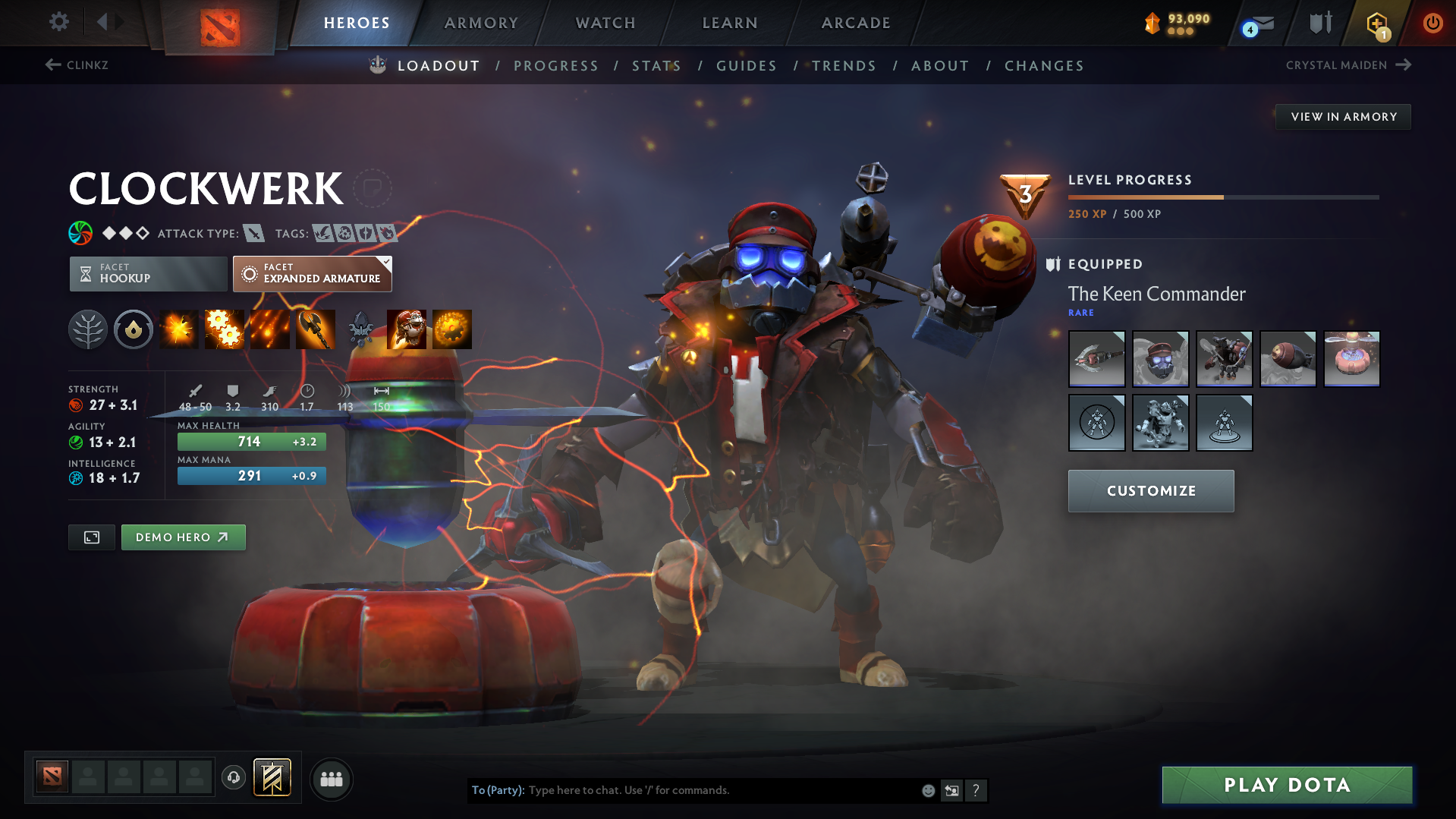Show the hero Progress page
The height and width of the screenshot is (819, 1456).
556,66
